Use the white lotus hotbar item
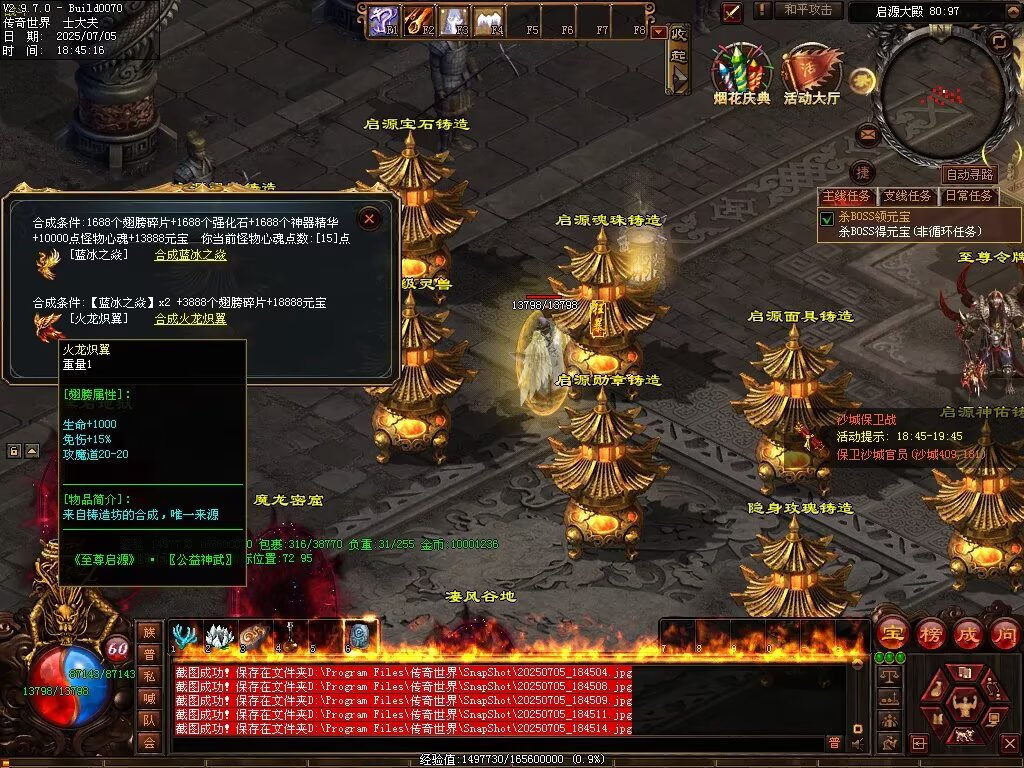 point(219,636)
